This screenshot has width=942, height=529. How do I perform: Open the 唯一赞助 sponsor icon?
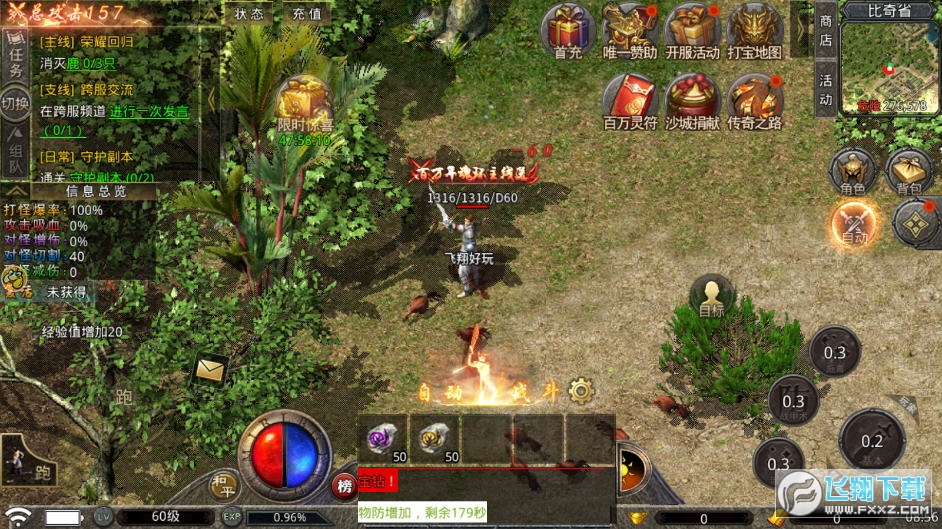630,30
